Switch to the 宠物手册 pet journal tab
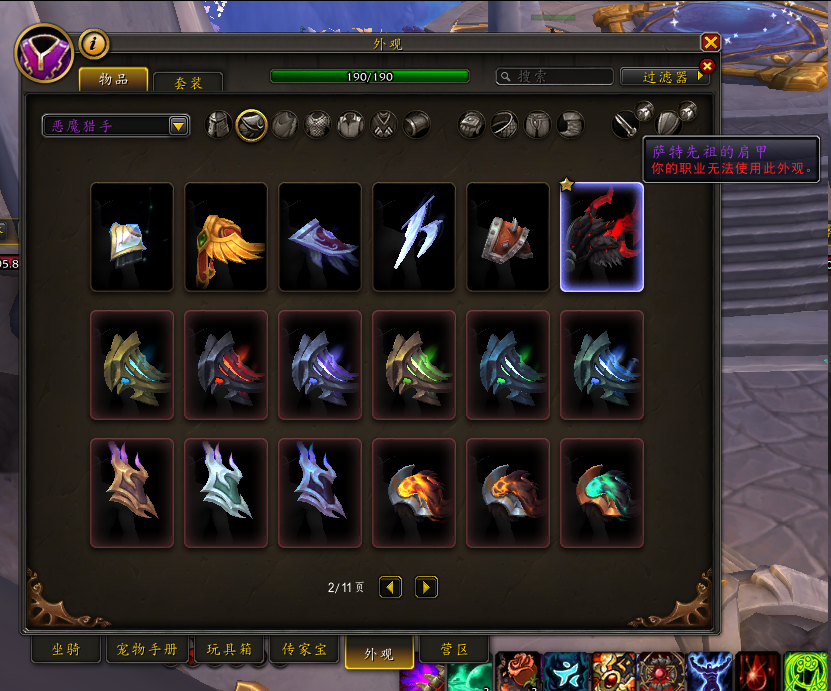 [147, 650]
